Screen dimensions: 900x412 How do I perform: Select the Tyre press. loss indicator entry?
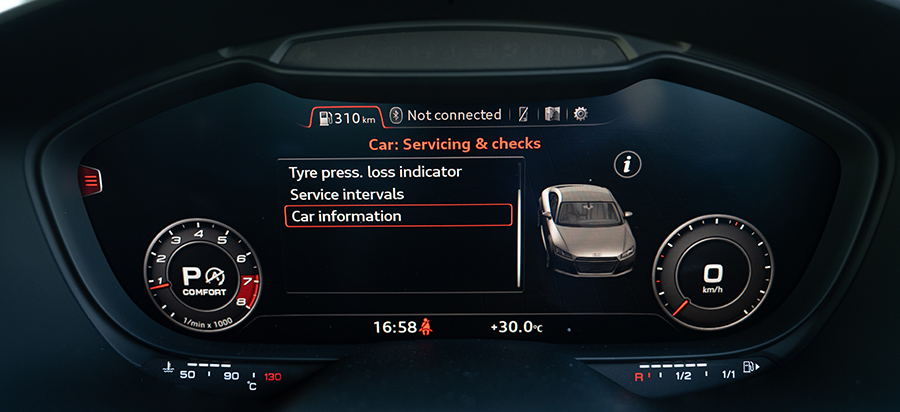coord(375,171)
